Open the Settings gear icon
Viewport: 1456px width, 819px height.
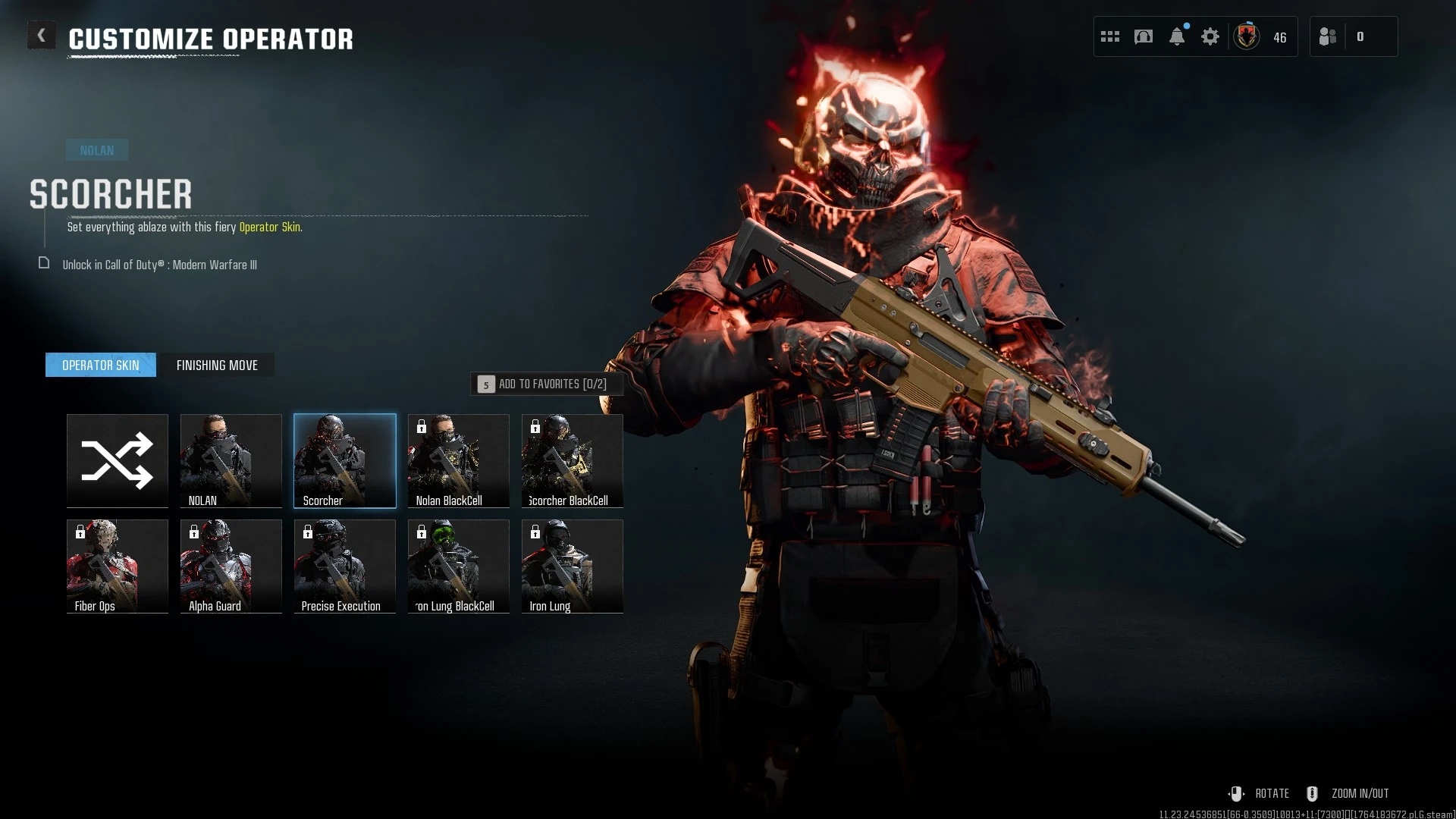[x=1210, y=36]
